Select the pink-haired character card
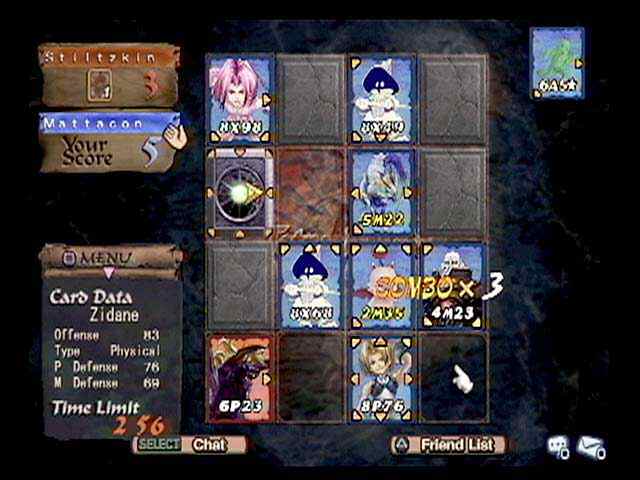The width and height of the screenshot is (640, 480). tap(240, 96)
